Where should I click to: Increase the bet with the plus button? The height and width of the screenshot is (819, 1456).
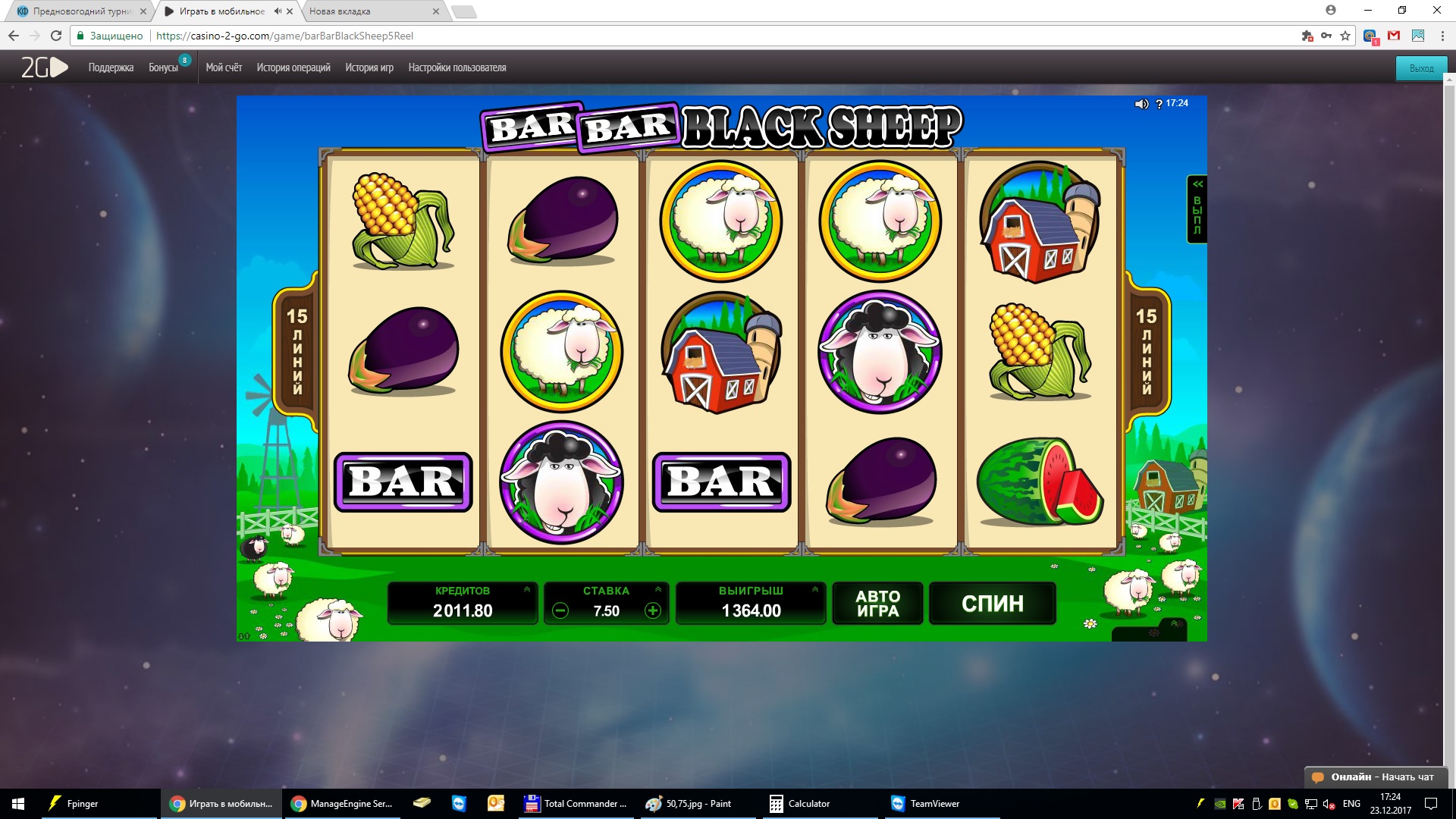[652, 610]
